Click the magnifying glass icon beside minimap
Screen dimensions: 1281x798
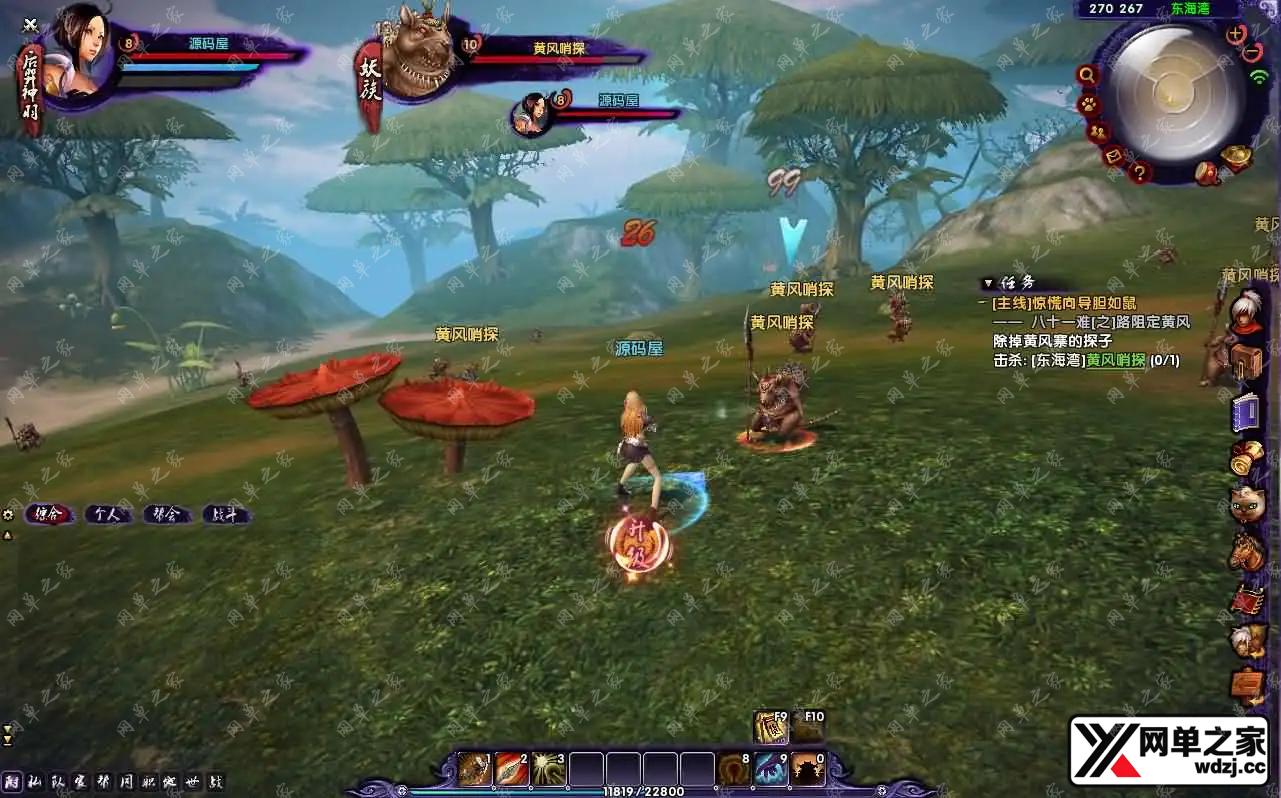pyautogui.click(x=1087, y=75)
